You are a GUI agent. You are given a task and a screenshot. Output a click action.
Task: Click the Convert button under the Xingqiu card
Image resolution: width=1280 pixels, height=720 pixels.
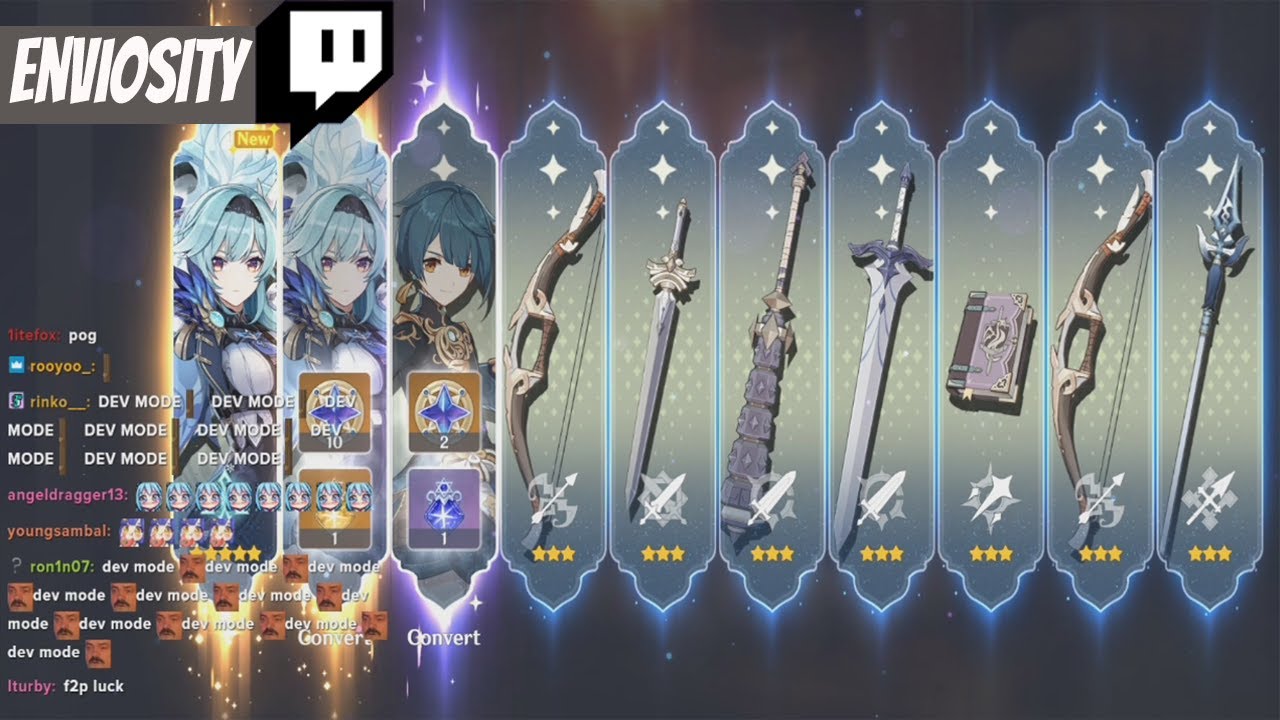coord(444,637)
